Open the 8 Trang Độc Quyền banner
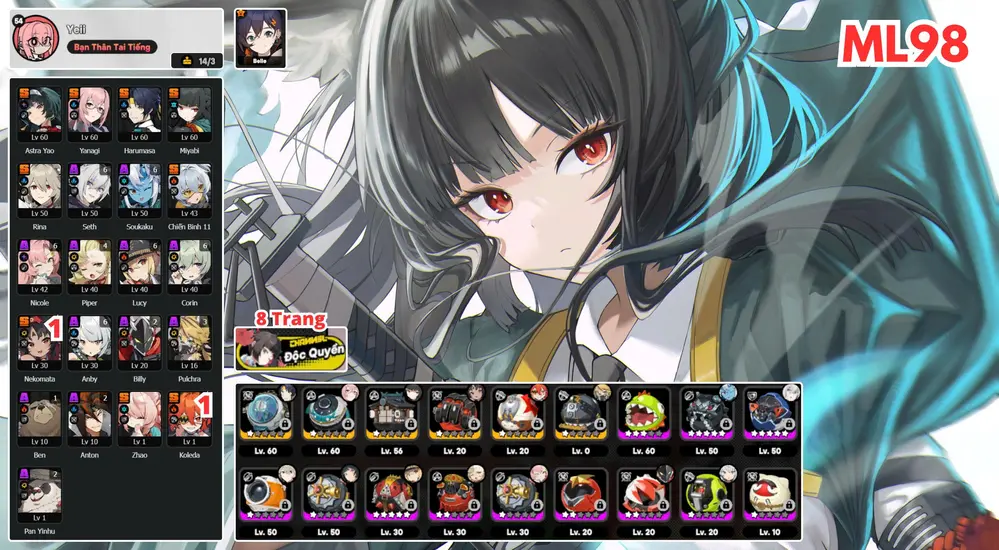 291,346
